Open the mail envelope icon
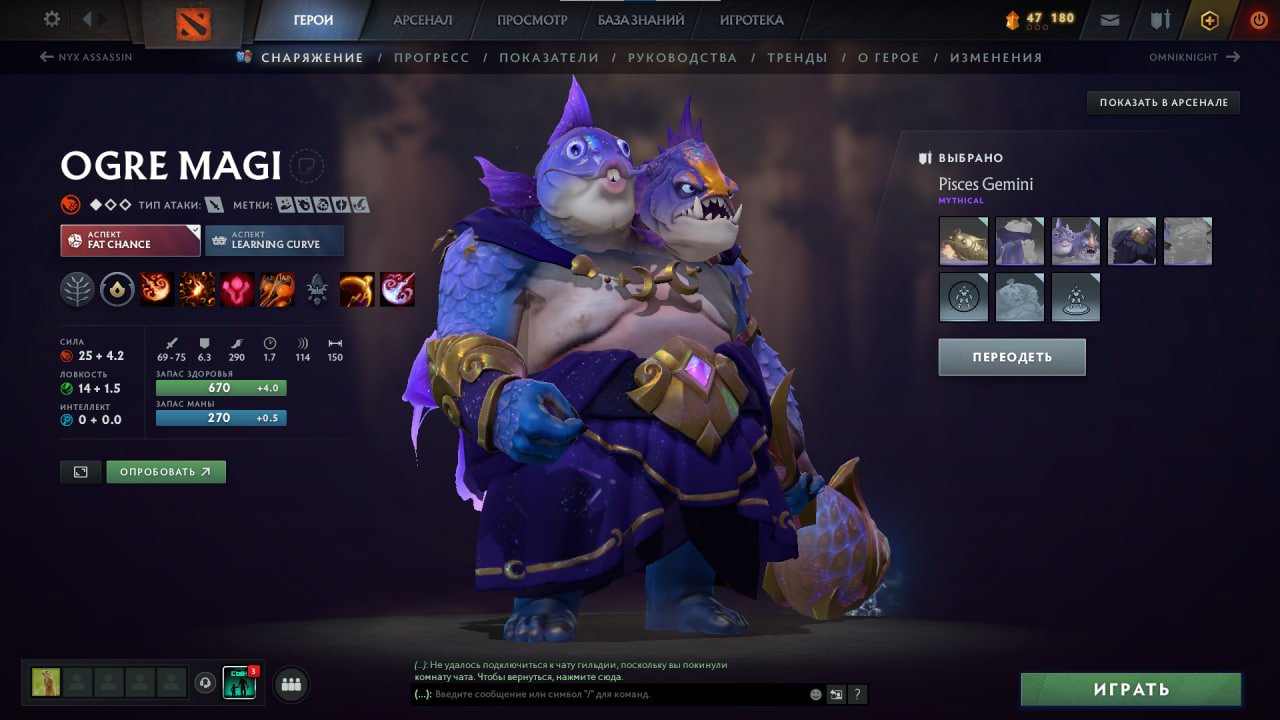1280x720 pixels. [x=1108, y=19]
